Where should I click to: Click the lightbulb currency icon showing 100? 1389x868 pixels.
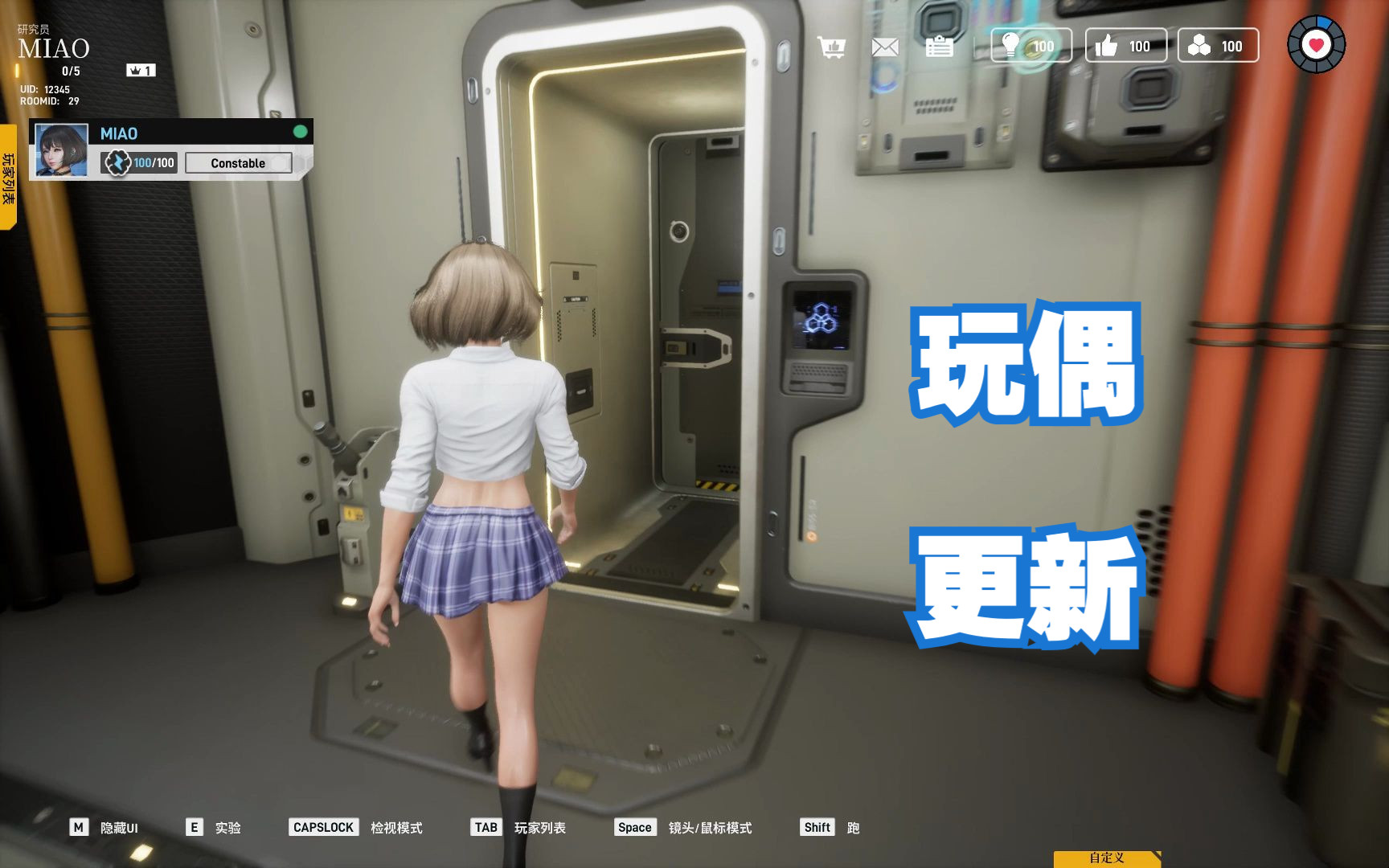pos(1011,46)
